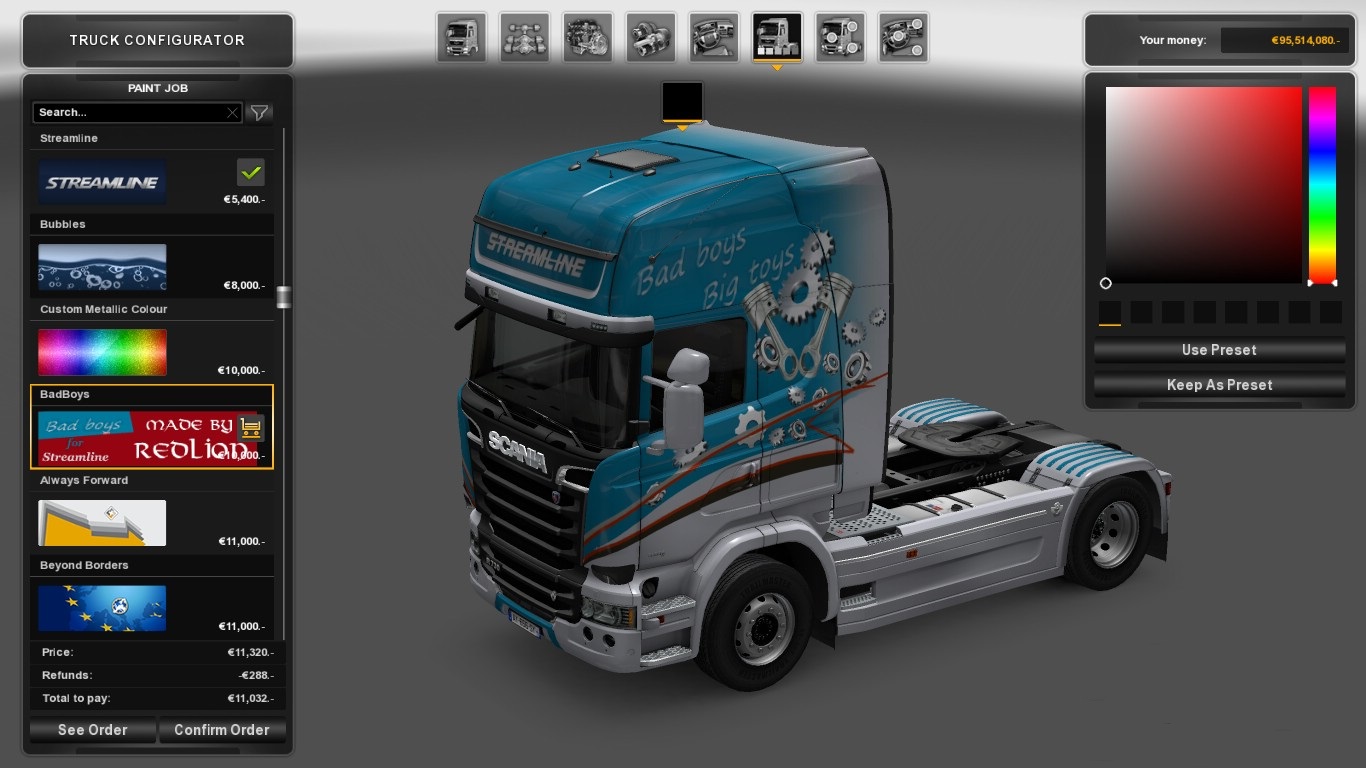Select the transmission category tab
The image size is (1366, 768).
650,38
